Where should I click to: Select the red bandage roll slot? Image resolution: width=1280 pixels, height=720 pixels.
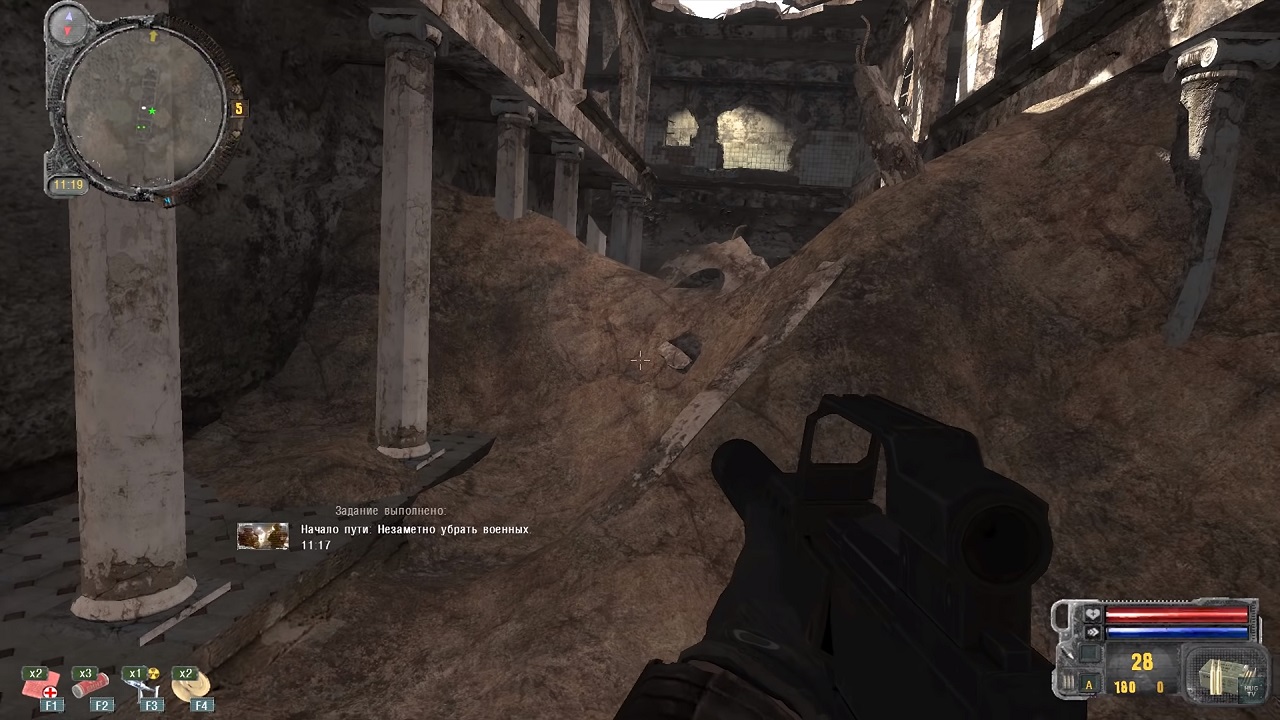click(91, 685)
